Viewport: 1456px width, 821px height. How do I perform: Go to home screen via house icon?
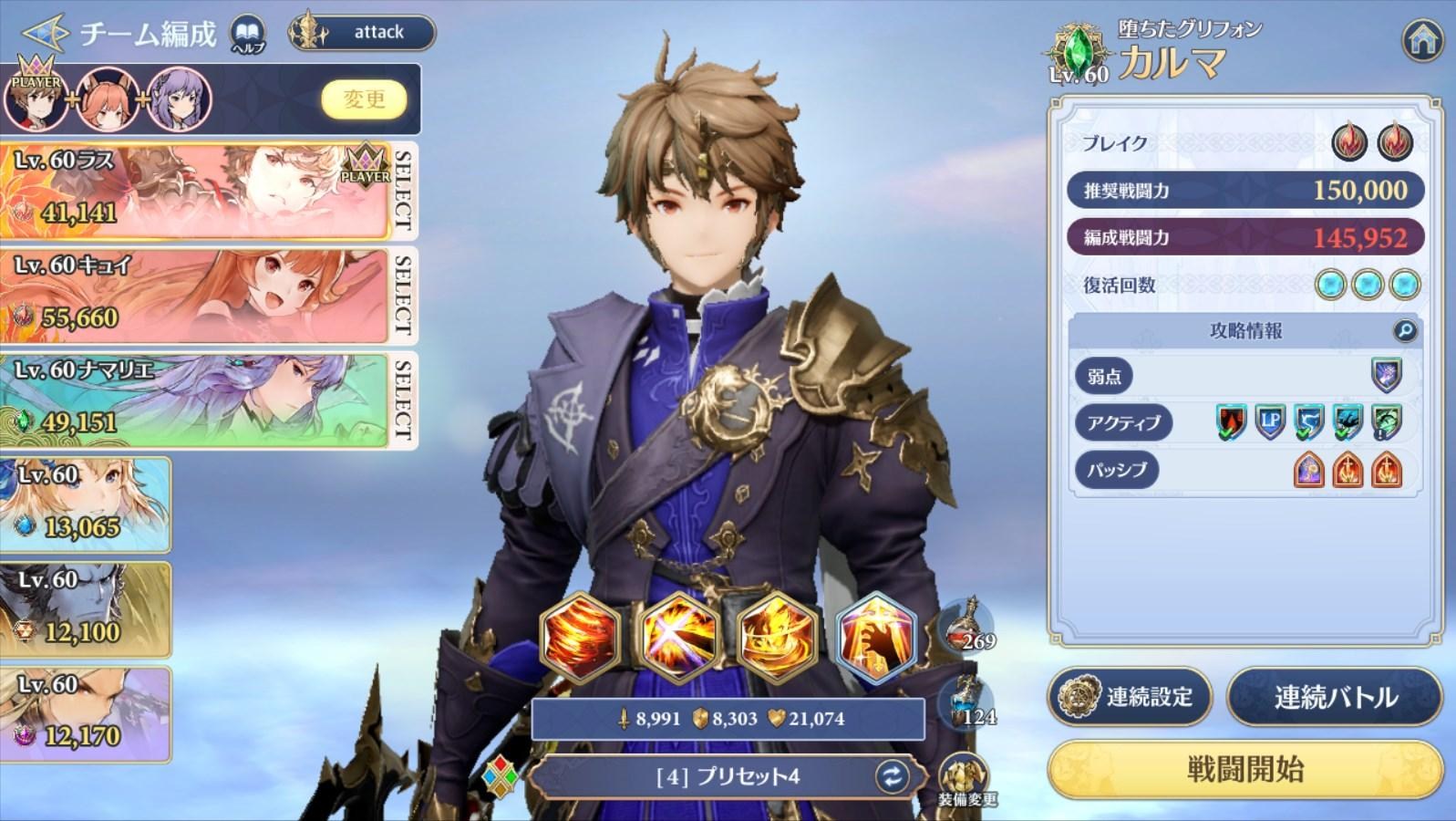tap(1421, 39)
